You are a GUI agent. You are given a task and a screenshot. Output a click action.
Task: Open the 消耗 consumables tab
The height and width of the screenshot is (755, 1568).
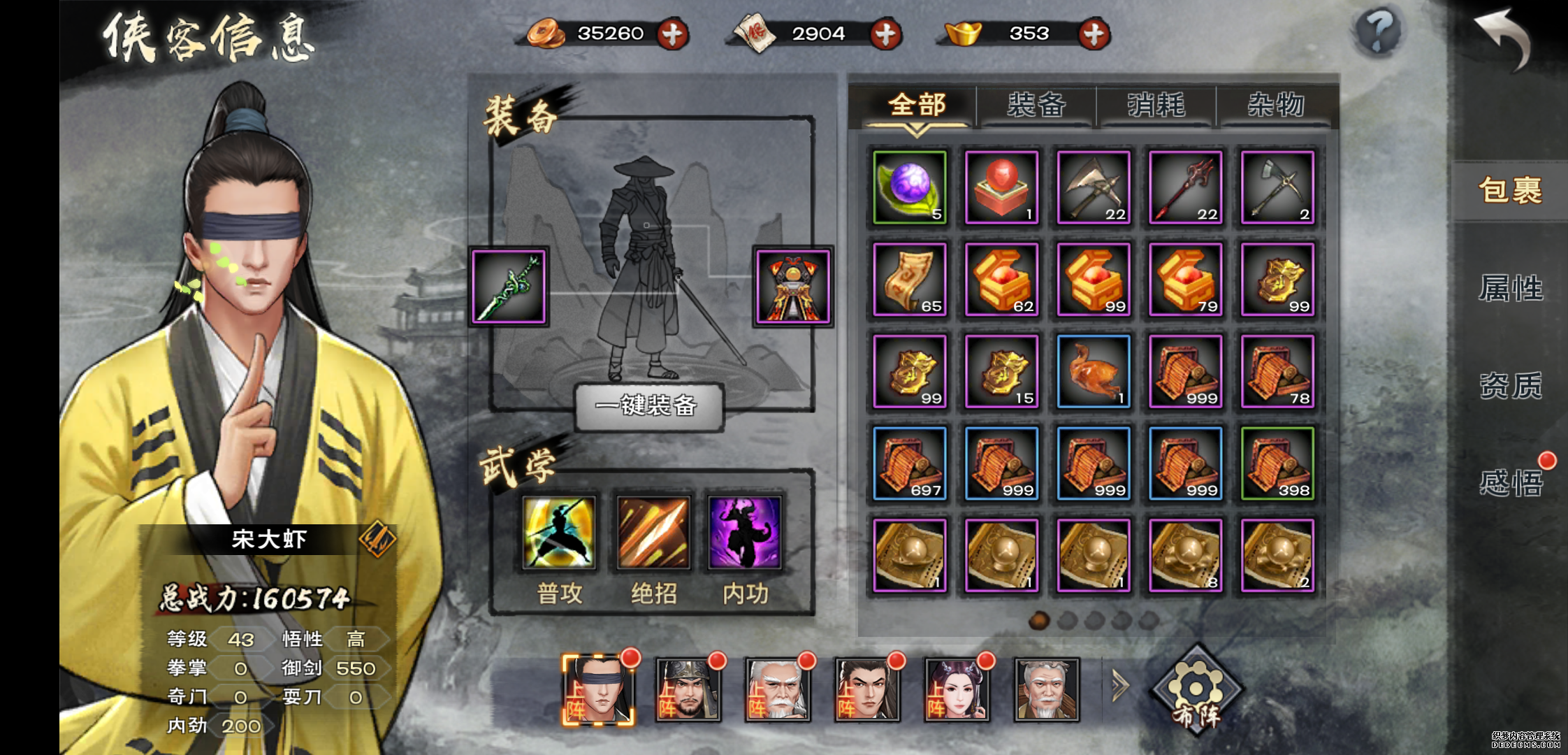click(1156, 106)
